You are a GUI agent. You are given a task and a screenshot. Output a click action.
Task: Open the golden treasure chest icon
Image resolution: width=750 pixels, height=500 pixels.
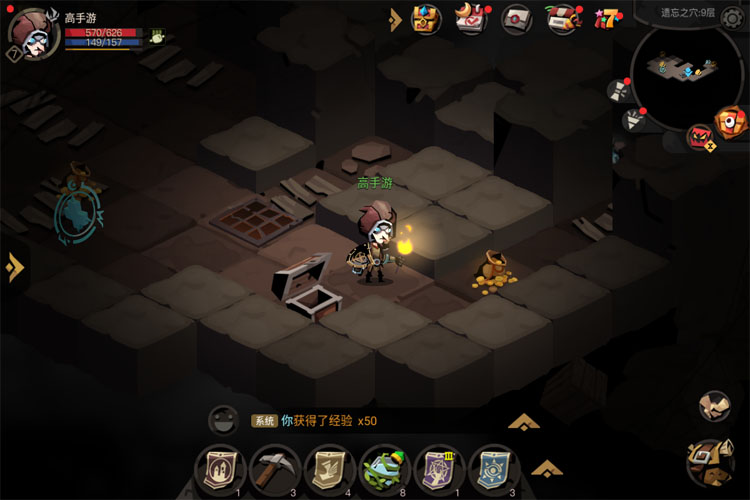(x=428, y=18)
